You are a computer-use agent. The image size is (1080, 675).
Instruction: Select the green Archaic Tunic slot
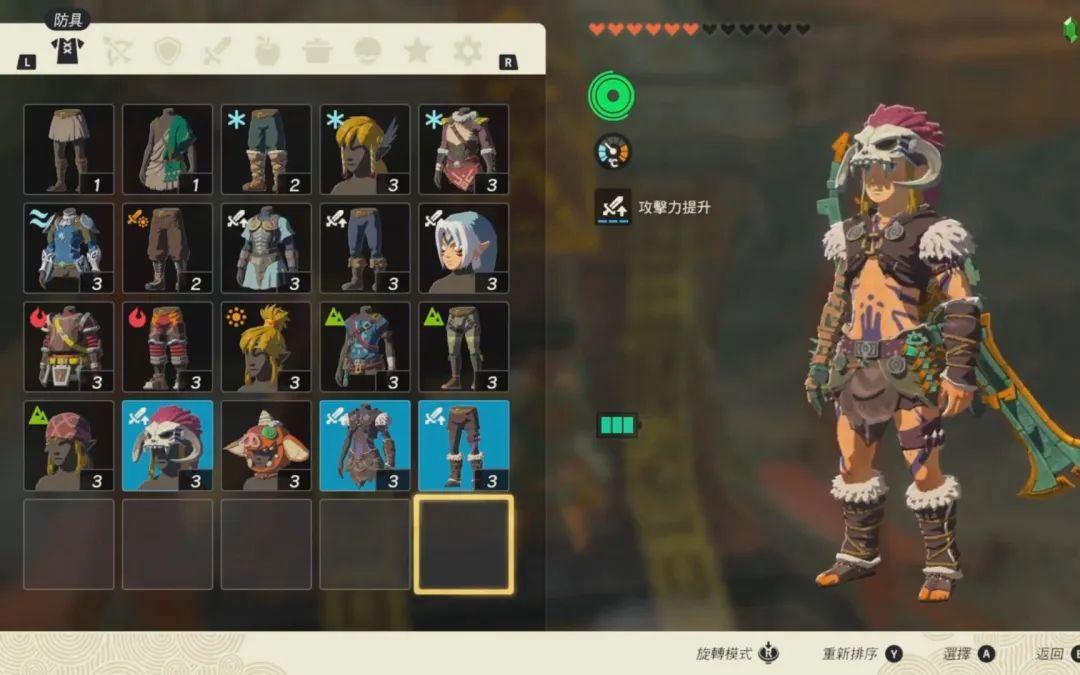(168, 149)
